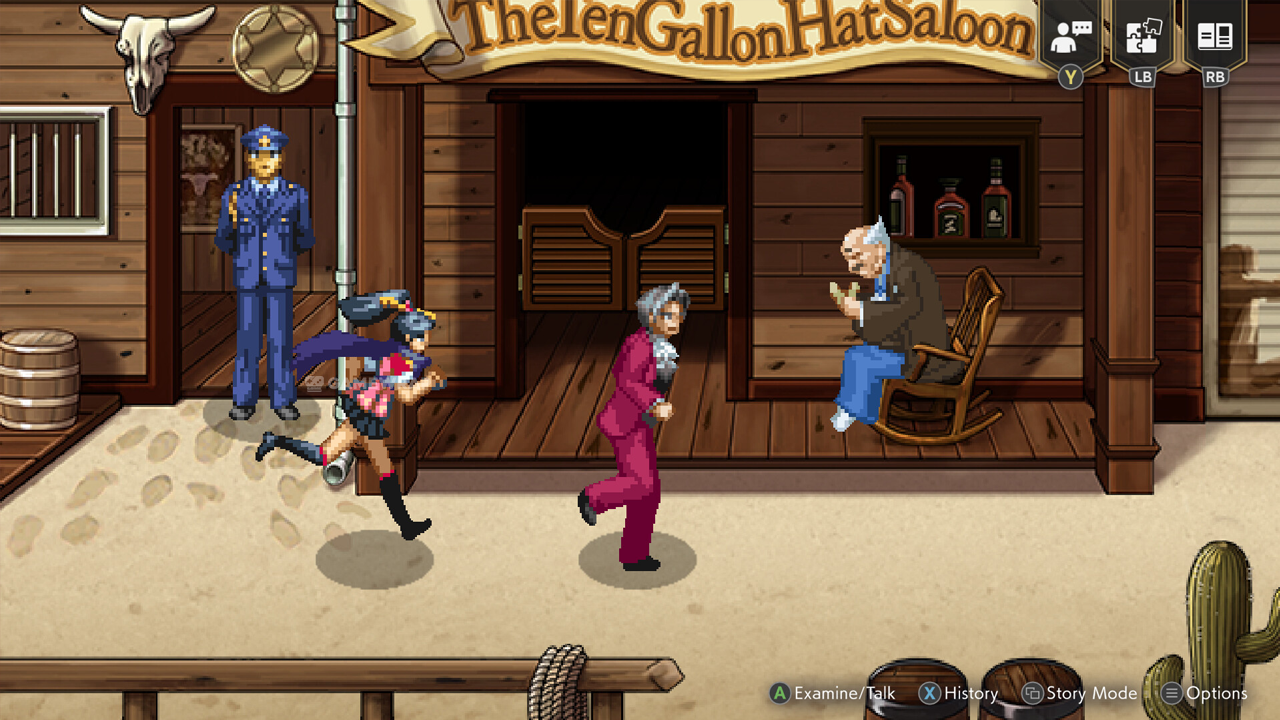This screenshot has width=1280, height=720.
Task: Open the Options menu
Action: [x=1204, y=693]
